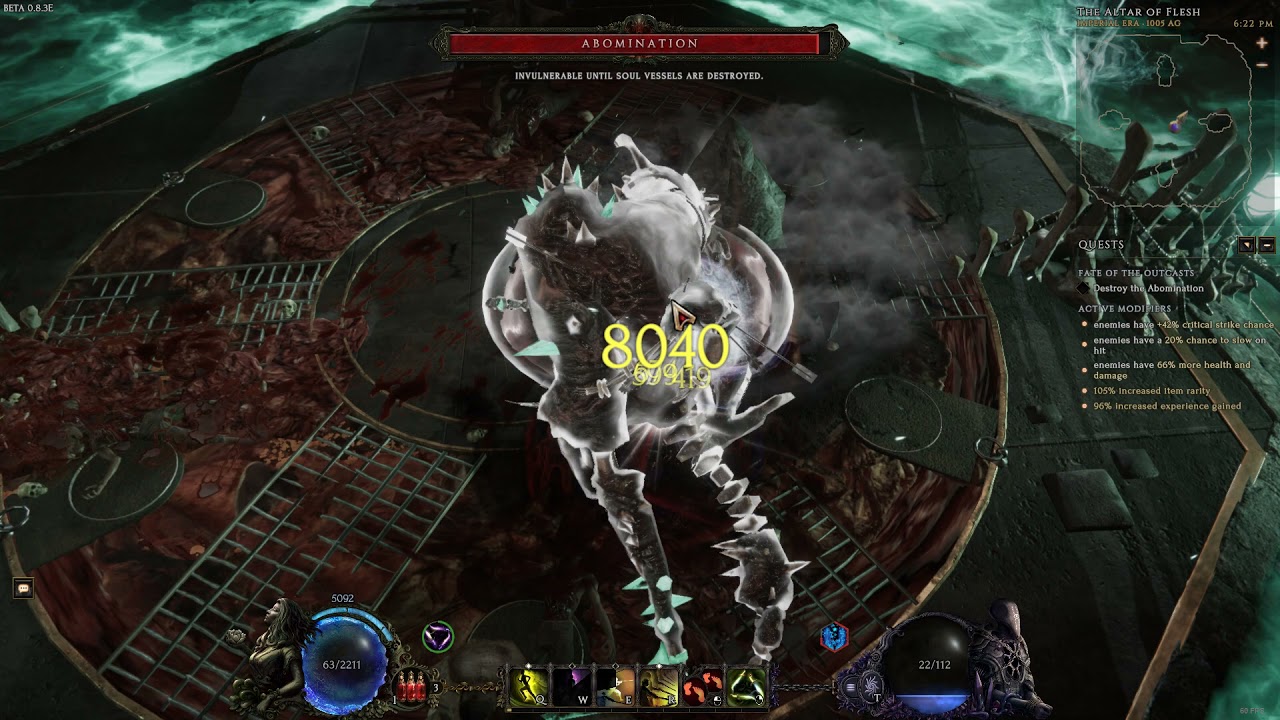This screenshot has width=1280, height=720.
Task: Click the purple buff icon near health orb
Action: (437, 636)
